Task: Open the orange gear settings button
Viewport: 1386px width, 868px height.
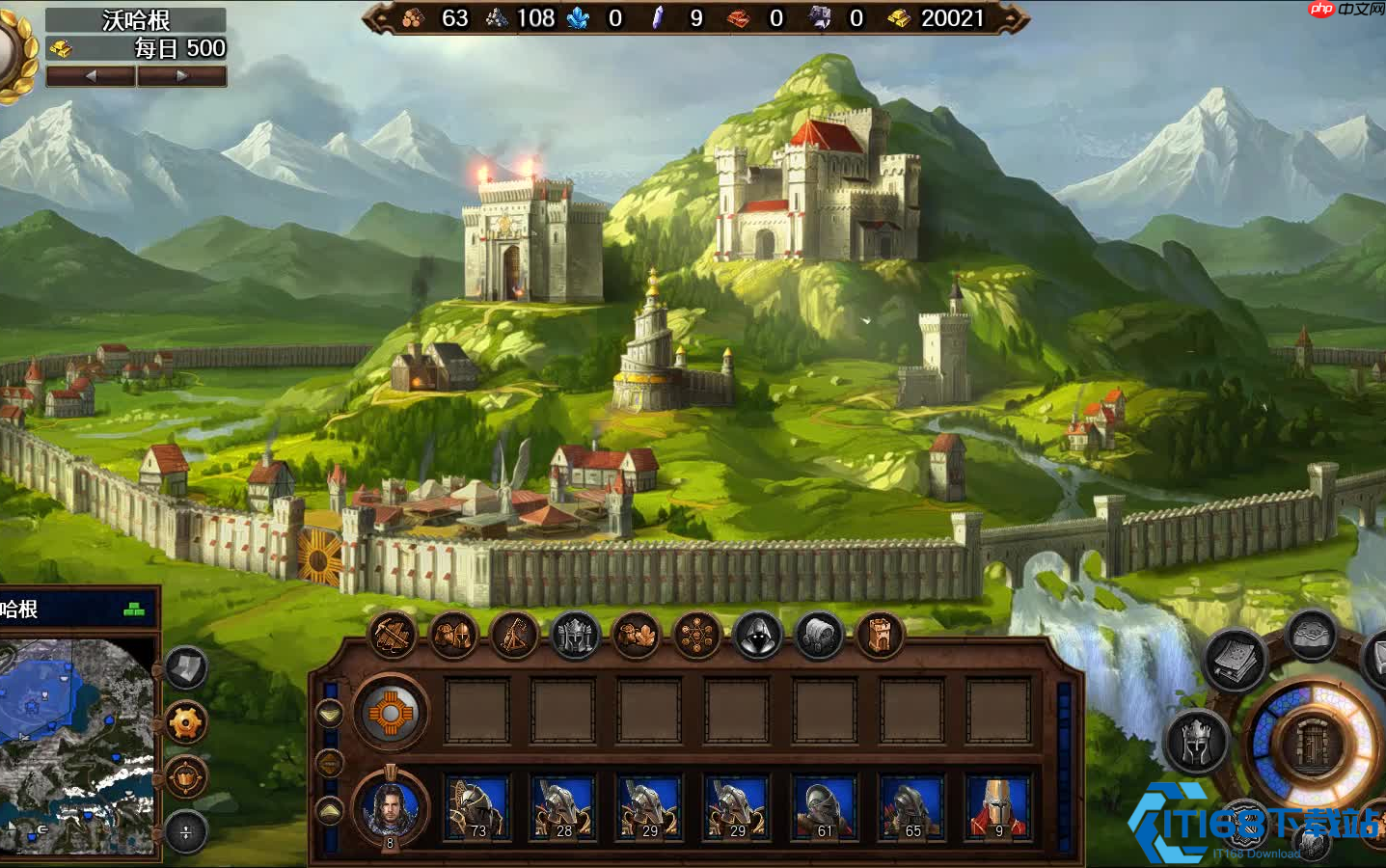Action: pos(186,722)
